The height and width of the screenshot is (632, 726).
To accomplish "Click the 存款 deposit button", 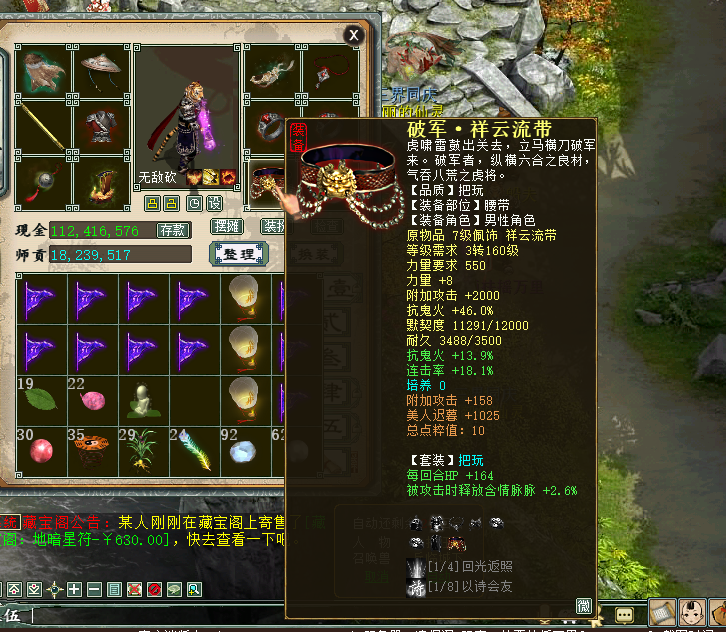I will (173, 230).
